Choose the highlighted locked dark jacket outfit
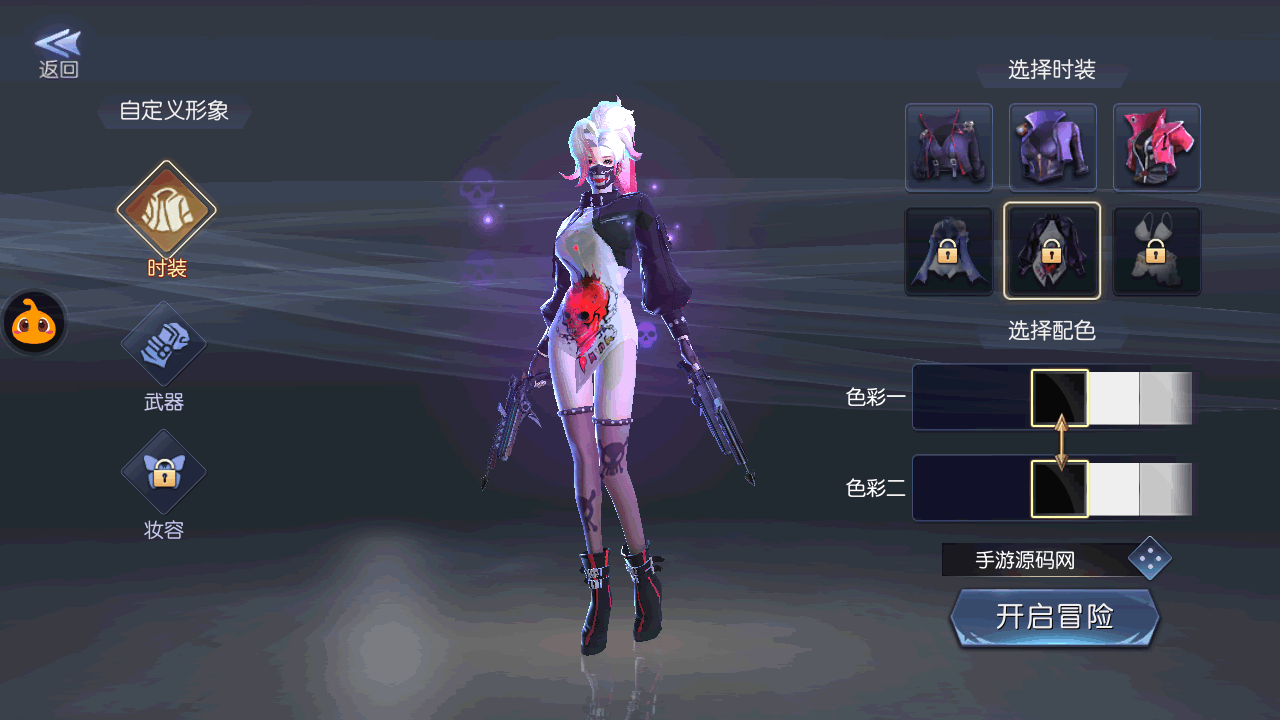Screen dimensions: 1280x720 (1052, 251)
